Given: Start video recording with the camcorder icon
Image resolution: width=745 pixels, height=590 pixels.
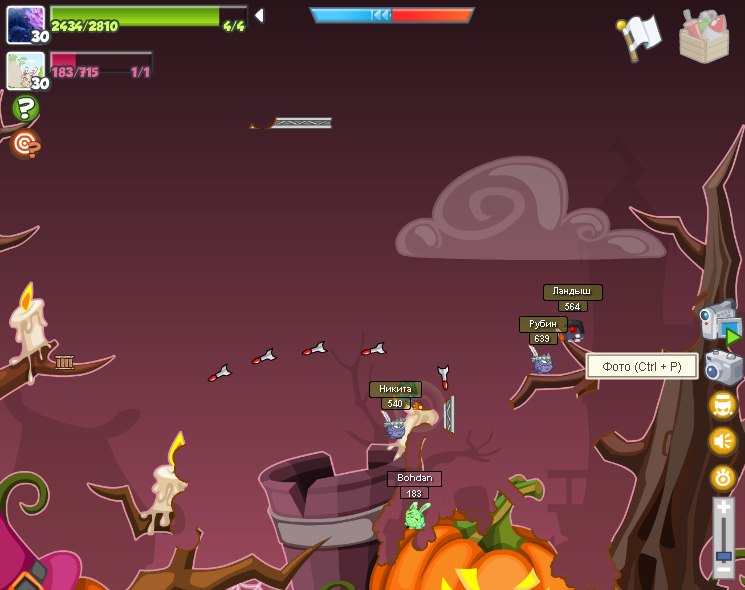Looking at the screenshot, I should tap(719, 322).
